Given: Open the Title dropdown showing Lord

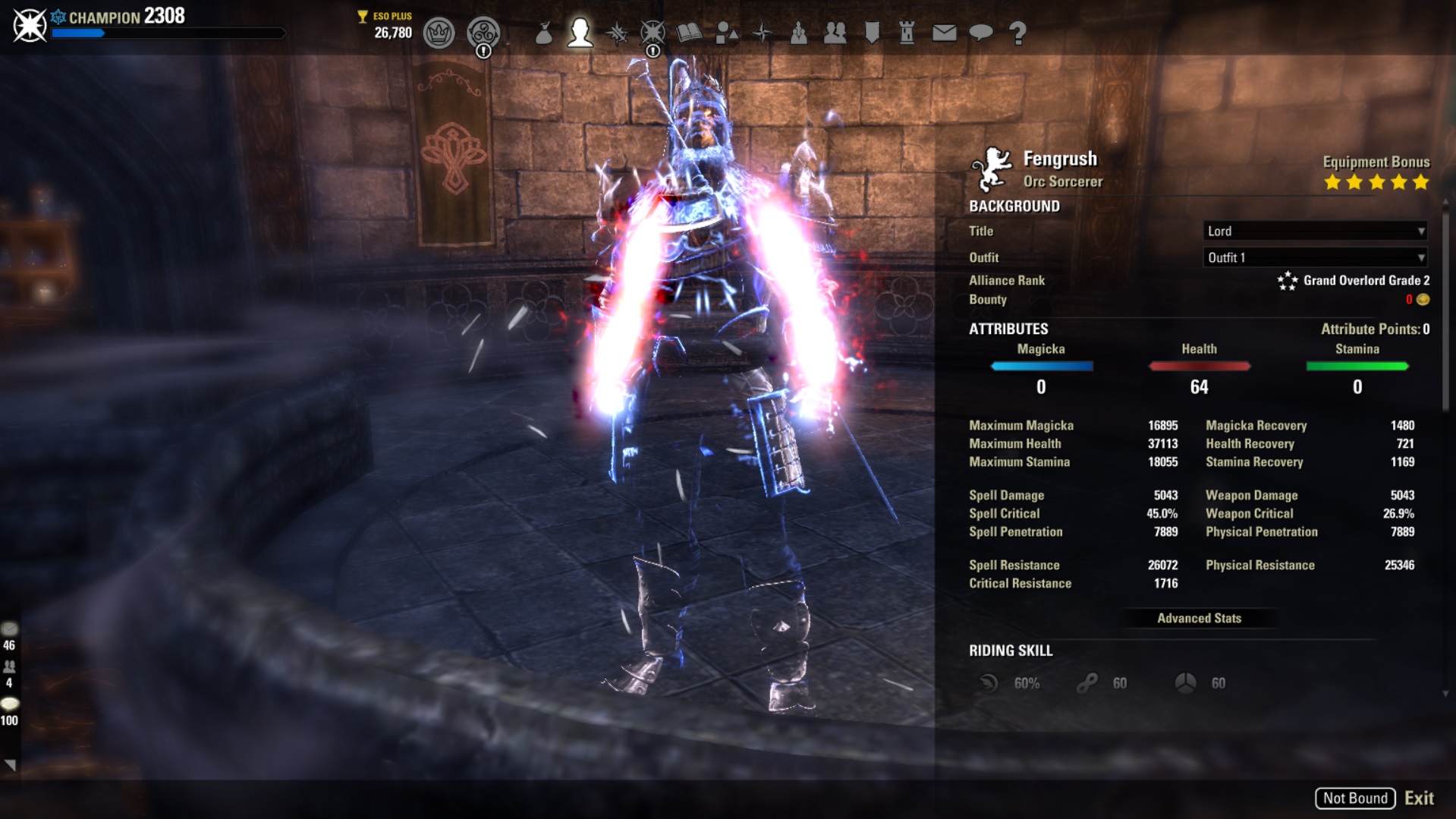Looking at the screenshot, I should coord(1315,231).
